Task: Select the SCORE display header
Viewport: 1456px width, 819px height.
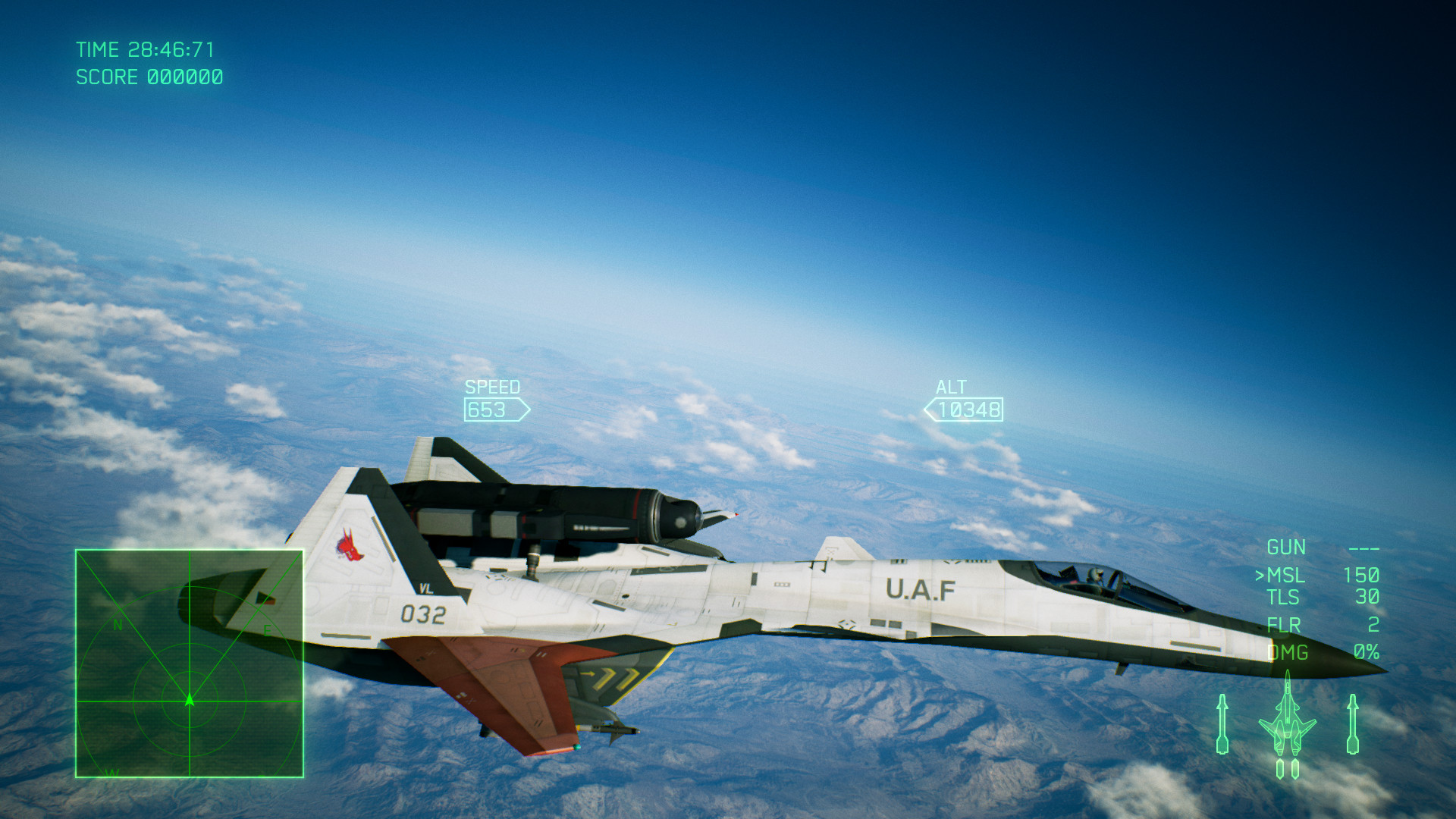Action: tap(106, 77)
